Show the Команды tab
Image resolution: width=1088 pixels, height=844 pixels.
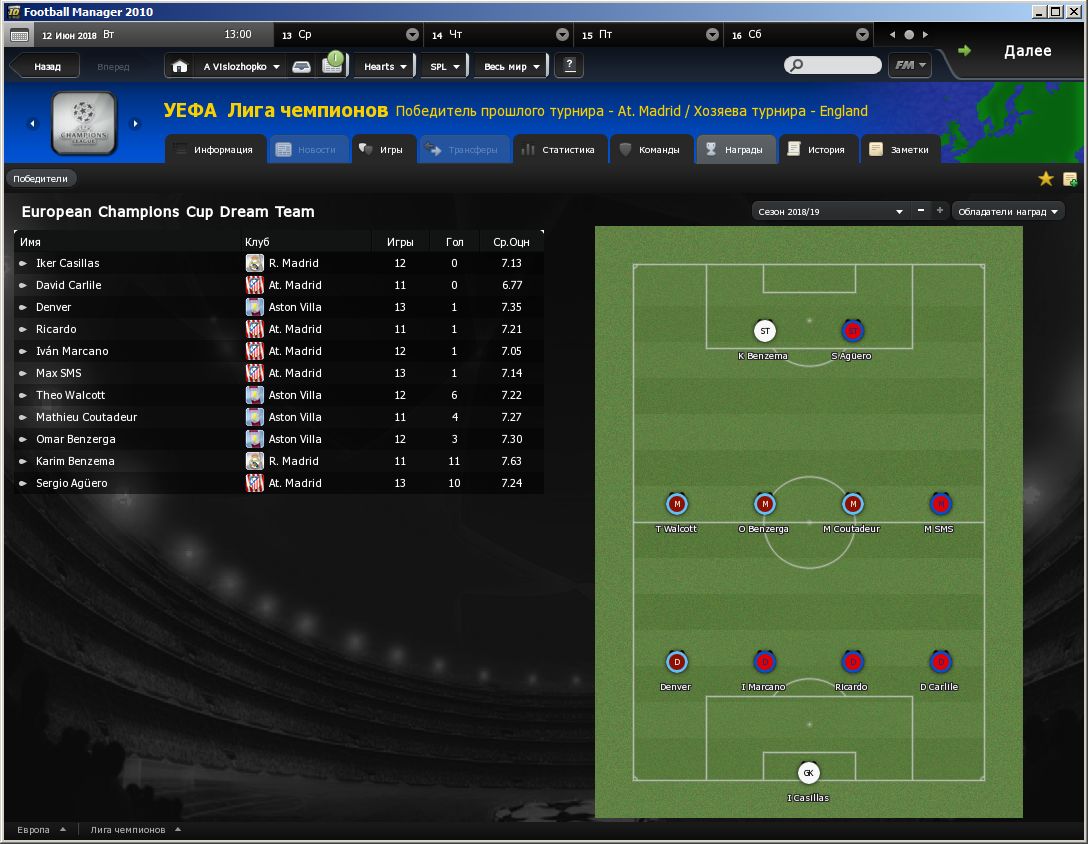pos(650,150)
